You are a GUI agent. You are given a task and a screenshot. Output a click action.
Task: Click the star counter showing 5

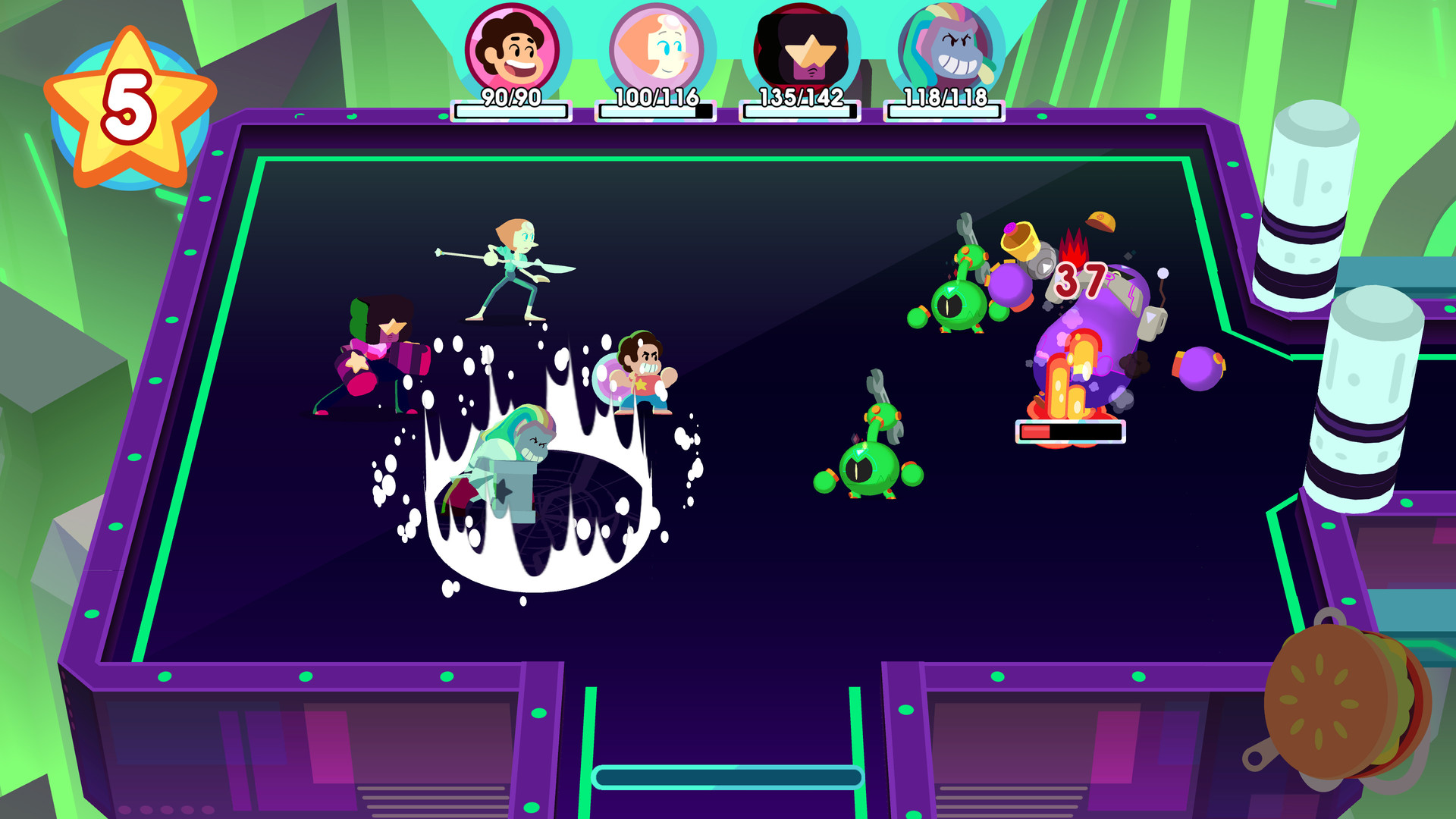127,105
